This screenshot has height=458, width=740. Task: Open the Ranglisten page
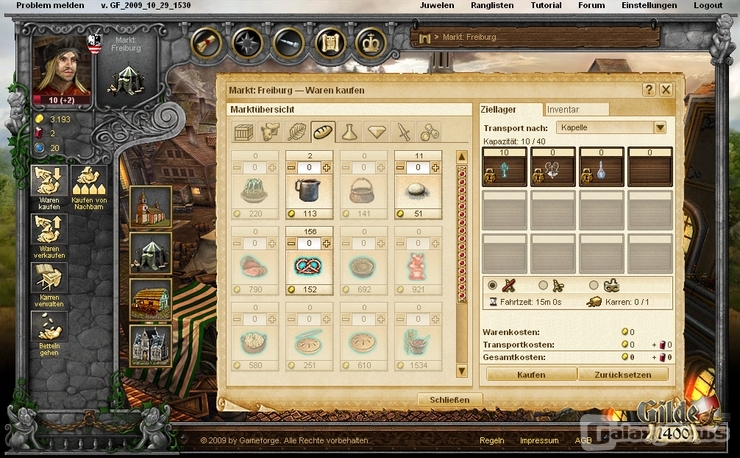(x=490, y=6)
